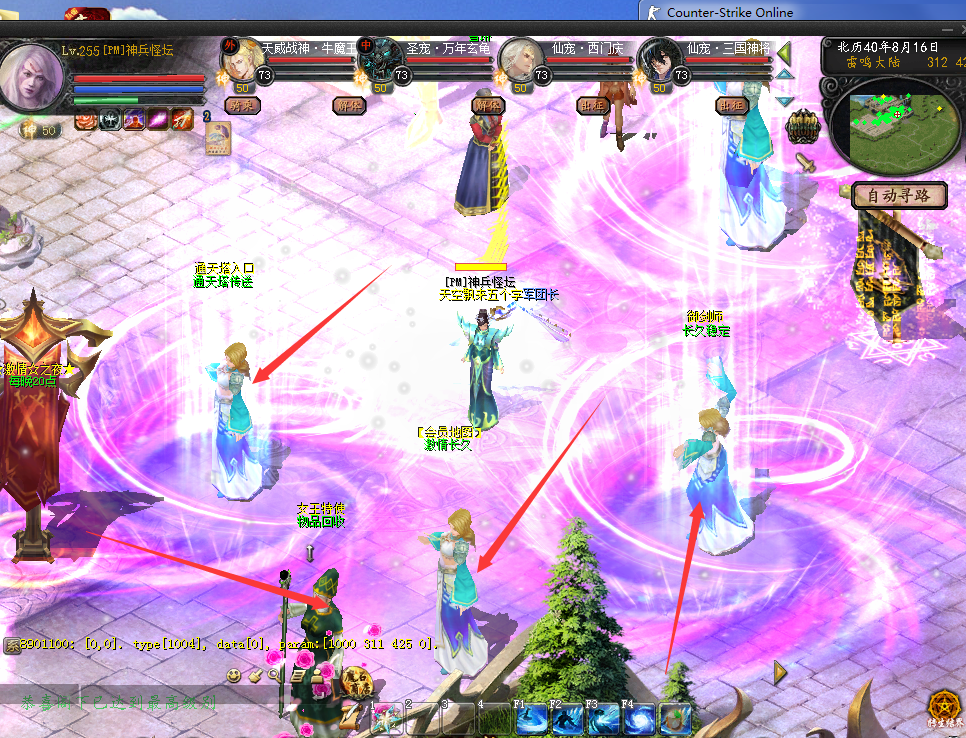This screenshot has width=966, height=738.
Task: Open the player character portrait
Action: 33,82
